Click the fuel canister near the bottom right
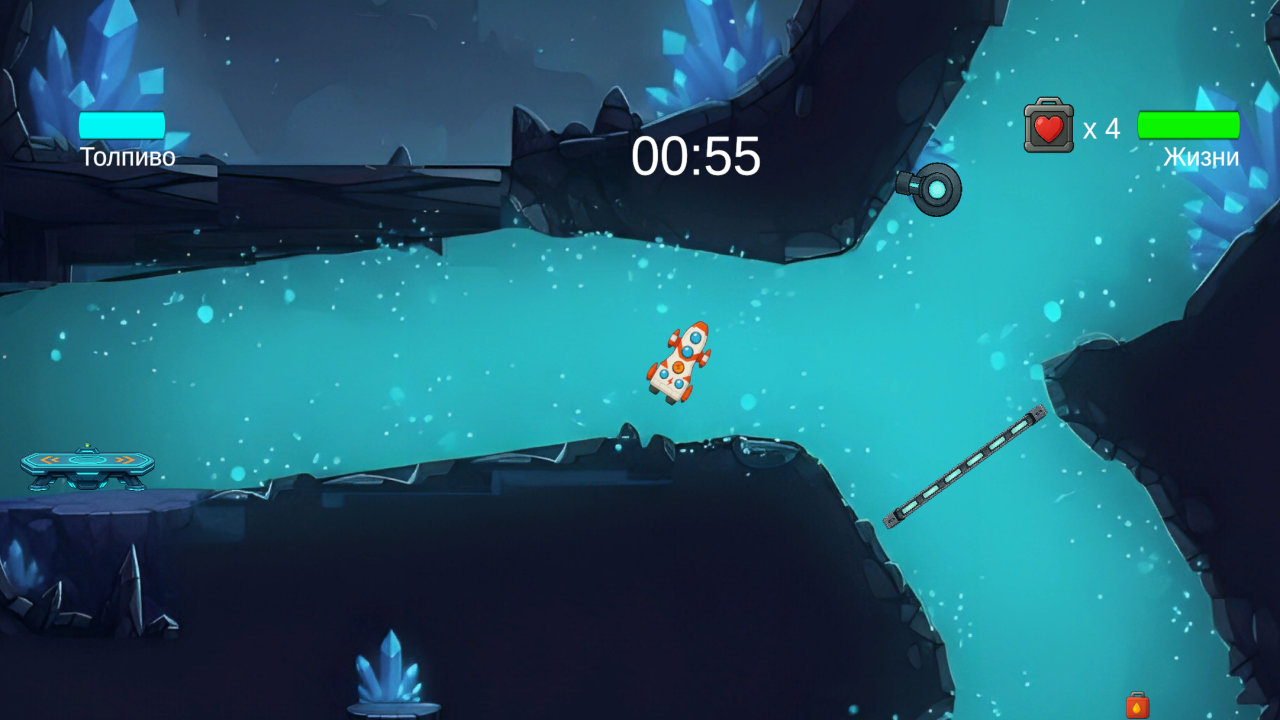Screen dimensions: 1280x720 [1139, 703]
